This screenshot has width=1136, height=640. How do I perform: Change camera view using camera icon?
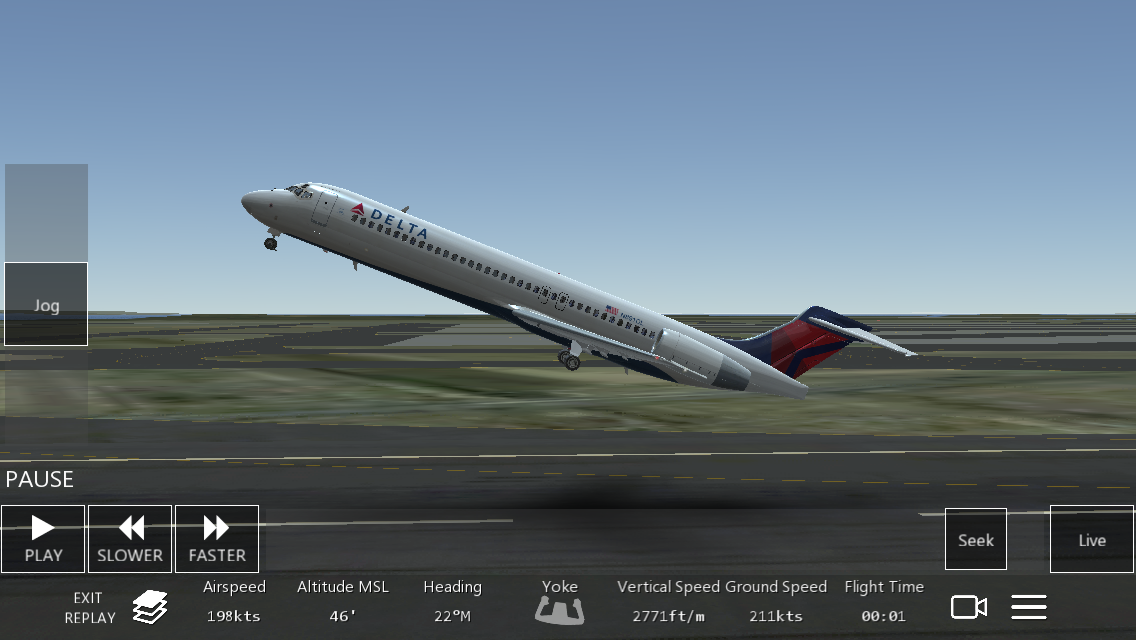968,607
